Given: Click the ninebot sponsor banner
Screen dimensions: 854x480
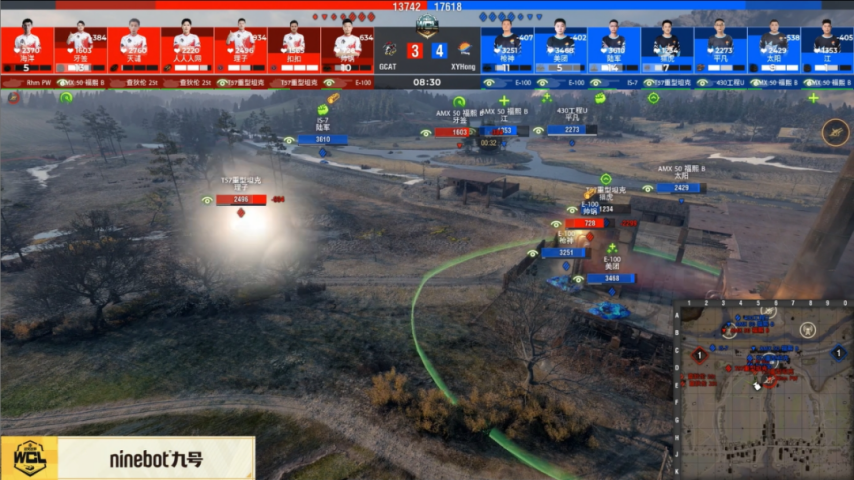Looking at the screenshot, I should click(x=127, y=459).
